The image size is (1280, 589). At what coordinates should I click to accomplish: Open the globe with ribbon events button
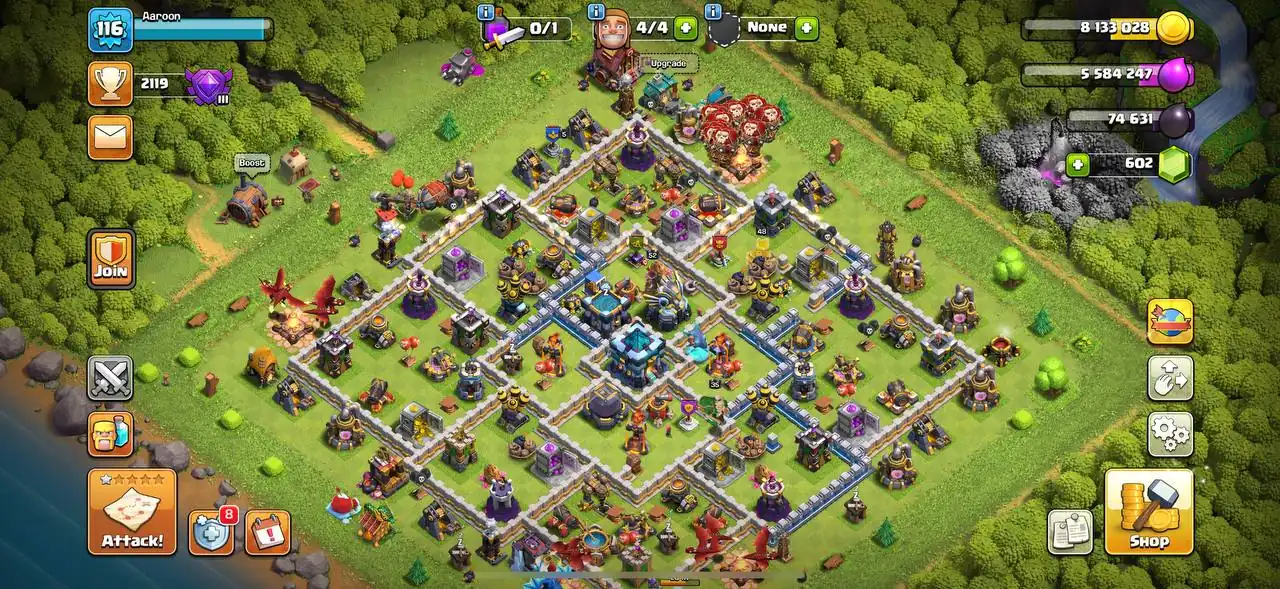[1169, 322]
